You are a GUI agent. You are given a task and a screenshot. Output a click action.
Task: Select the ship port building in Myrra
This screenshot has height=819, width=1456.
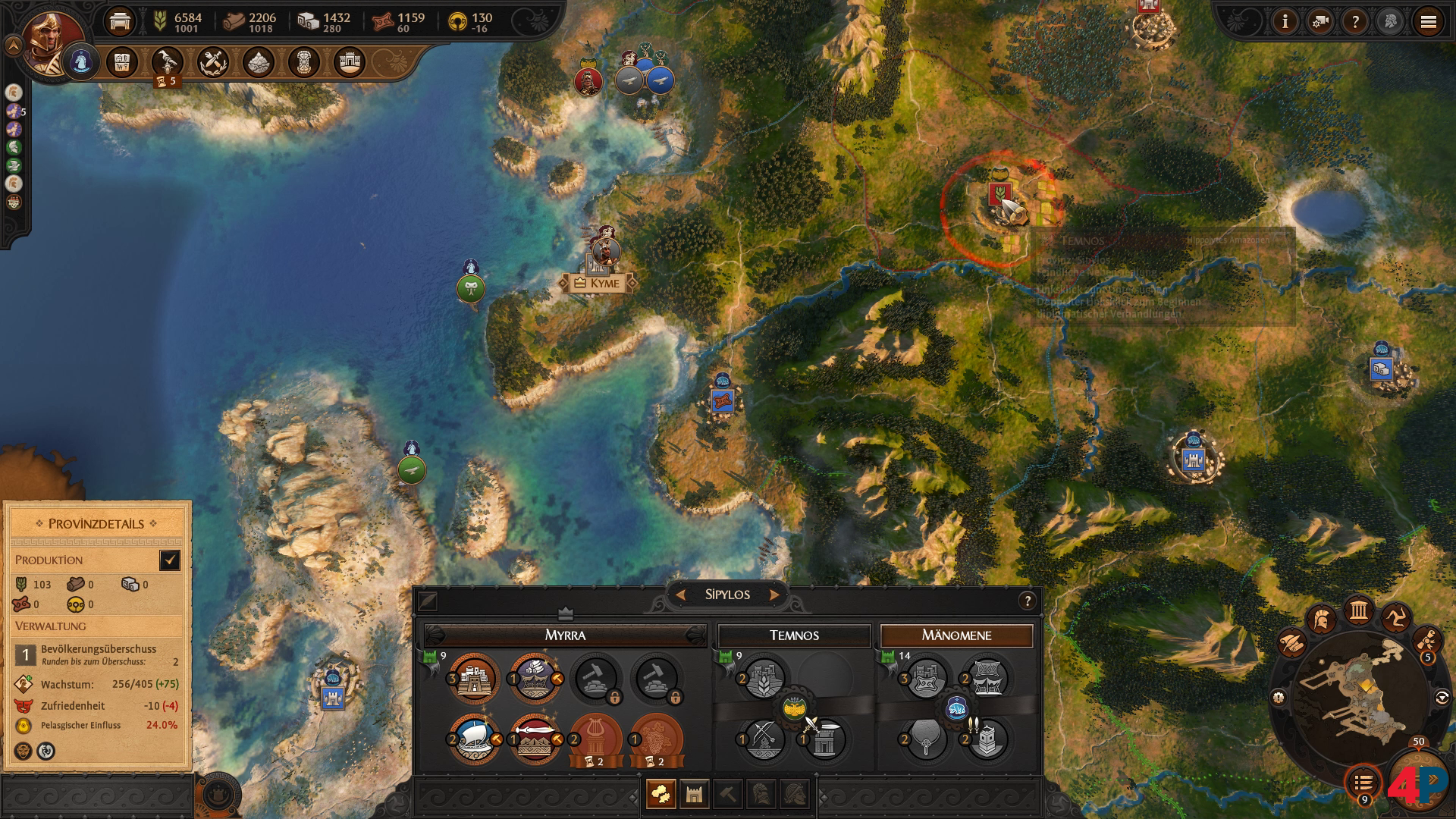coord(474,739)
